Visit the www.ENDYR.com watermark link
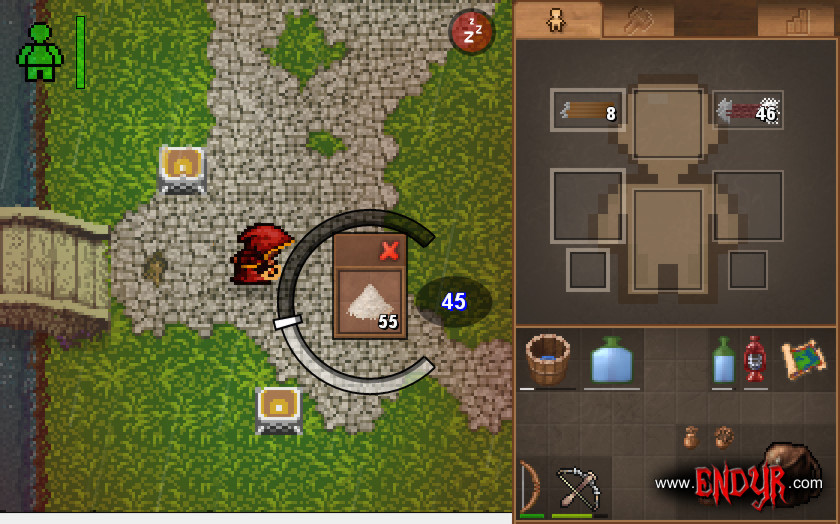Image resolution: width=840 pixels, height=524 pixels. click(739, 483)
